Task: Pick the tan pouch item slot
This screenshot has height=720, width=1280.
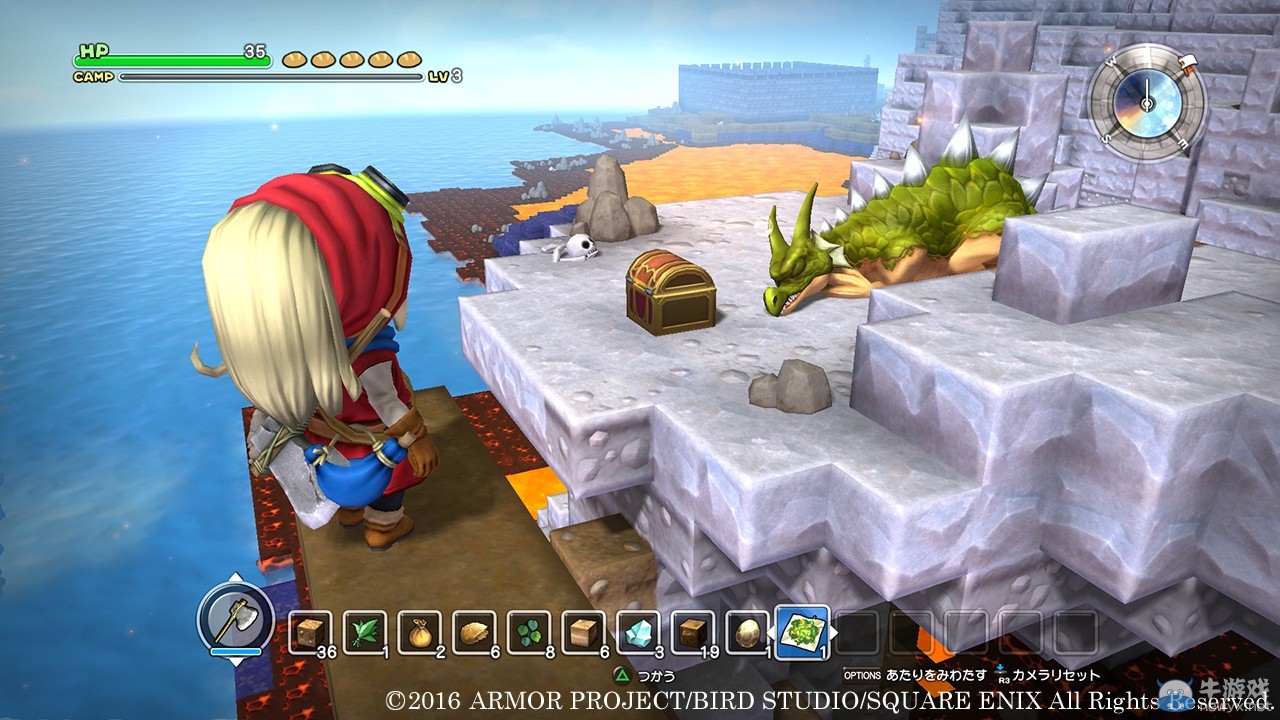Action: click(420, 632)
